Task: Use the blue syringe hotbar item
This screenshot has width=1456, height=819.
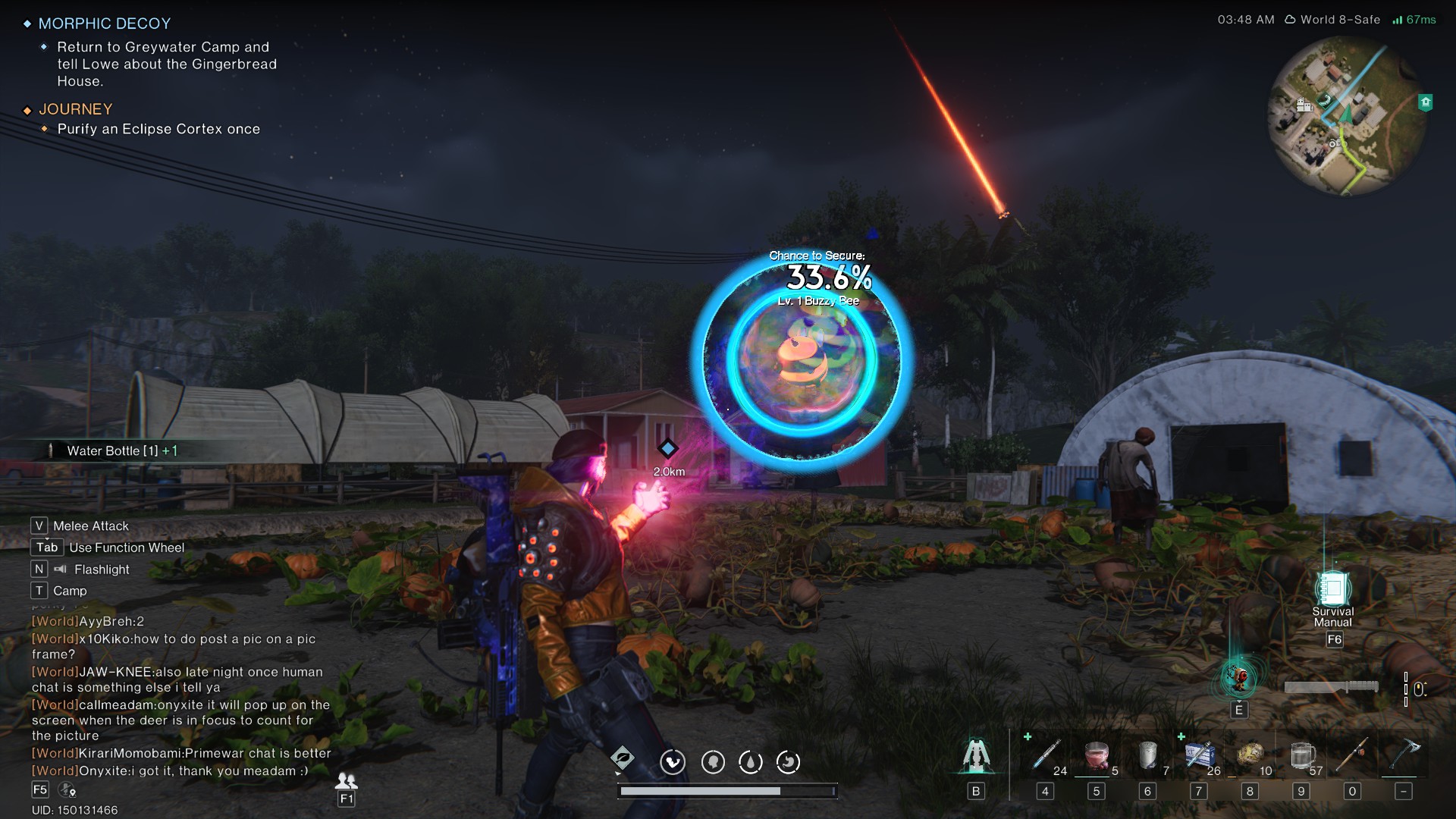Action: [1046, 755]
